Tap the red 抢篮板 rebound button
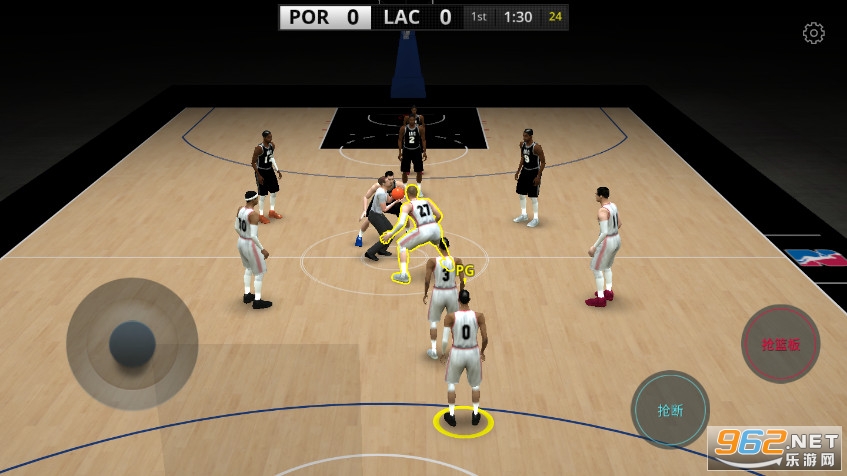Image resolution: width=847 pixels, height=476 pixels. click(x=780, y=344)
